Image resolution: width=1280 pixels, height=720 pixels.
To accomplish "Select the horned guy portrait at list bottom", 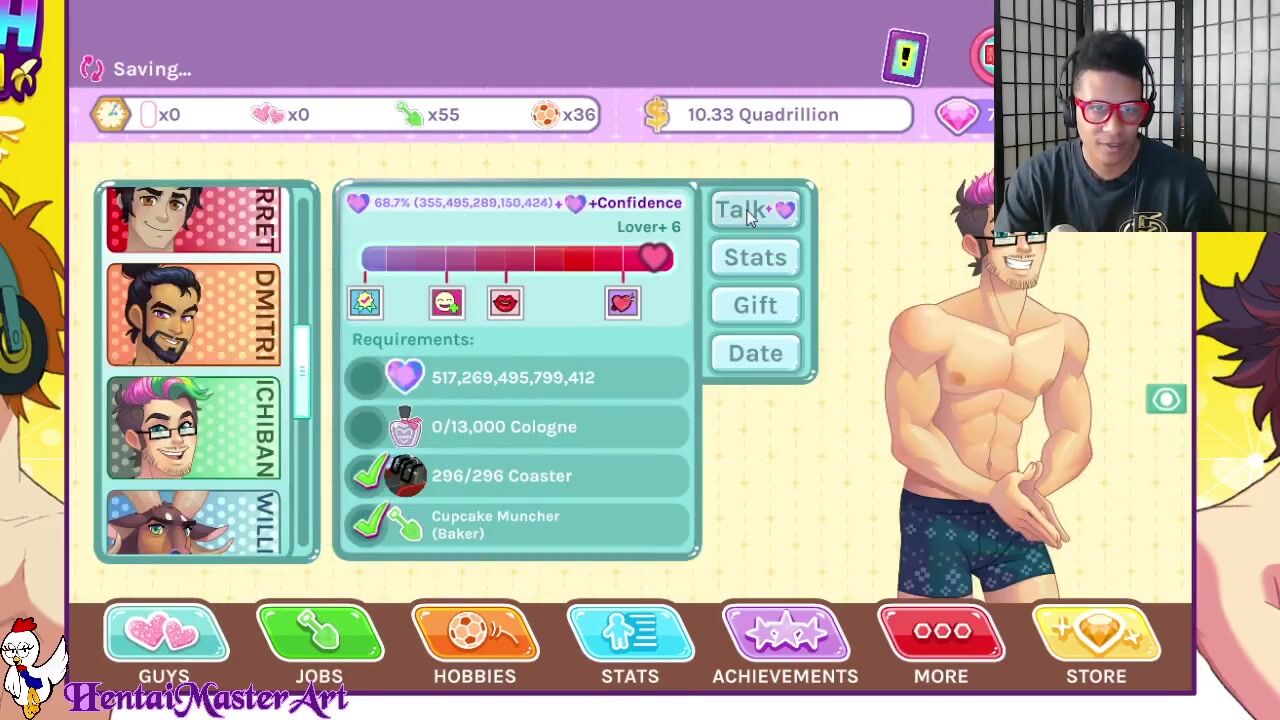I will 193,523.
